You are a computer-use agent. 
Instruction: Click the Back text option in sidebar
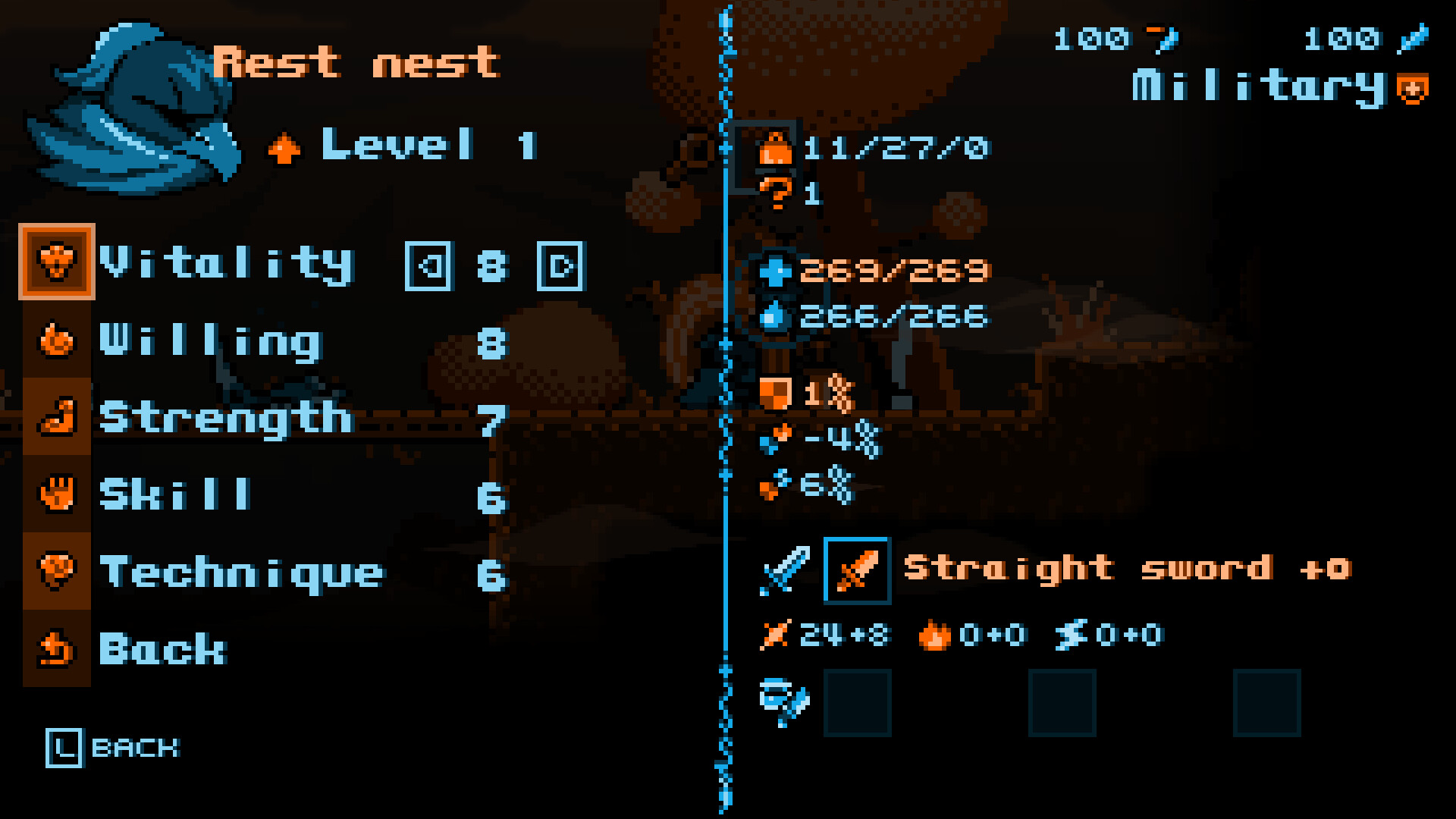(162, 648)
